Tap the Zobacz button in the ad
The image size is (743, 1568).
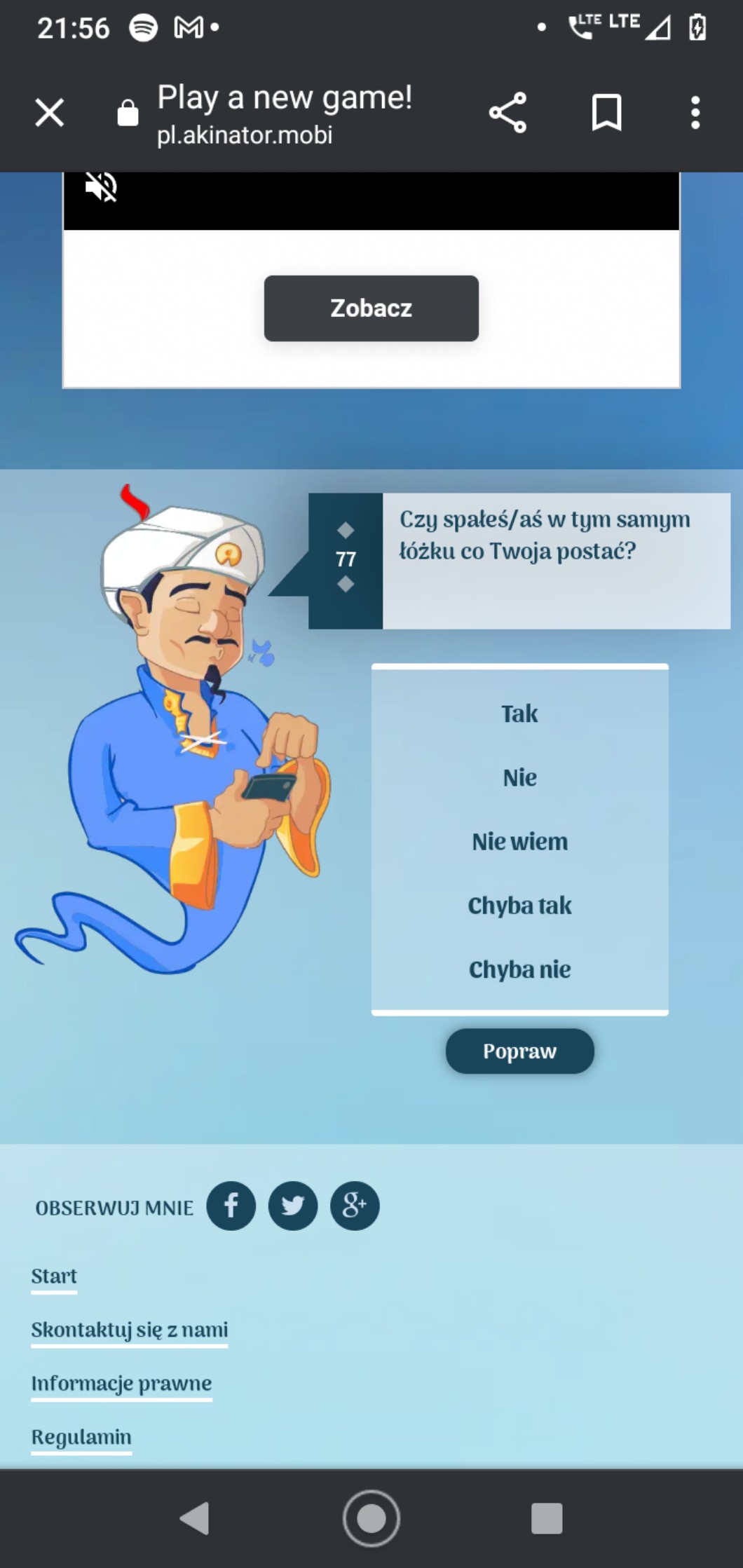coord(371,308)
